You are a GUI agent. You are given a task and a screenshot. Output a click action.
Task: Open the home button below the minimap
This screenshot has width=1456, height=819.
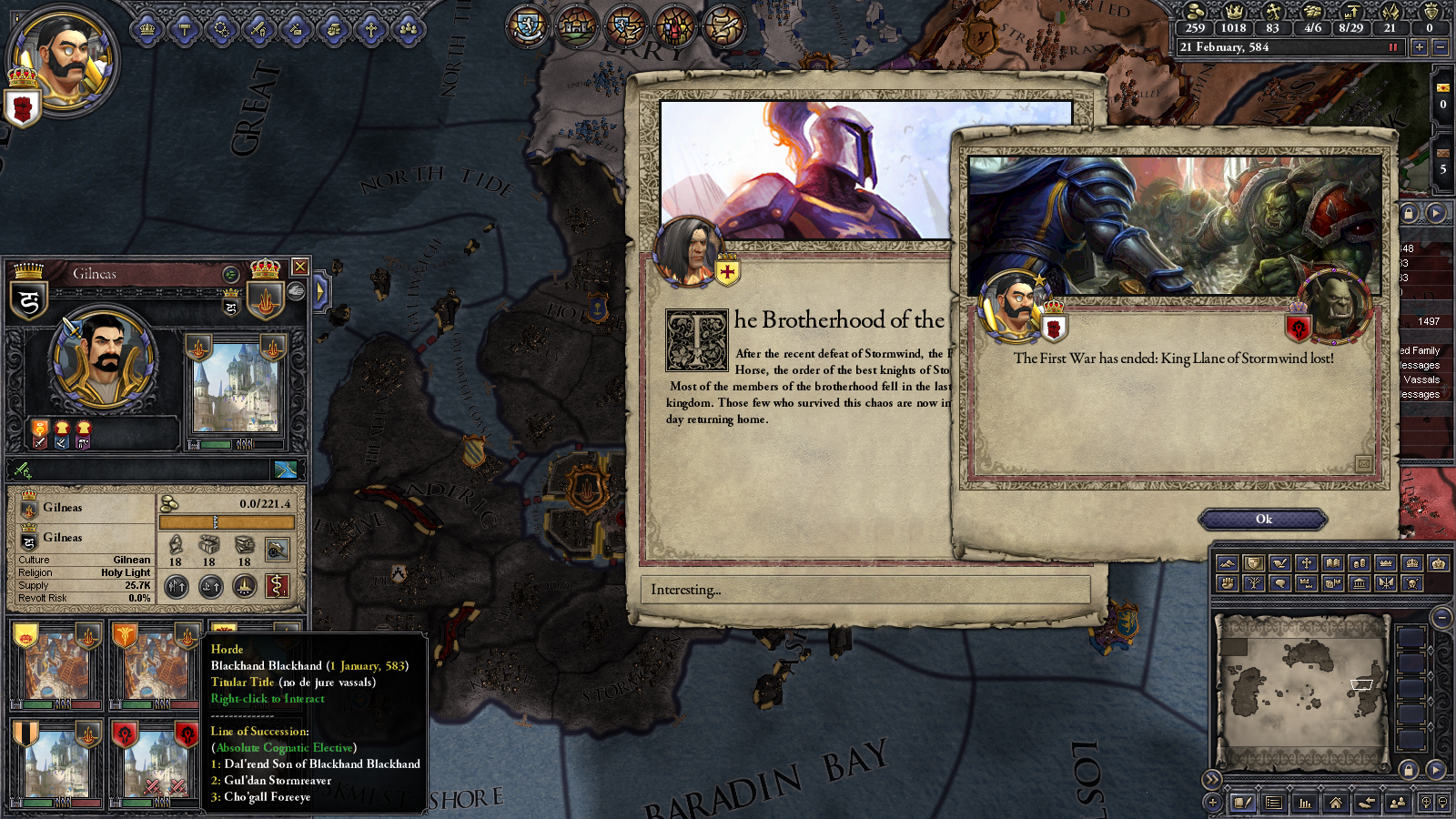[x=1335, y=803]
